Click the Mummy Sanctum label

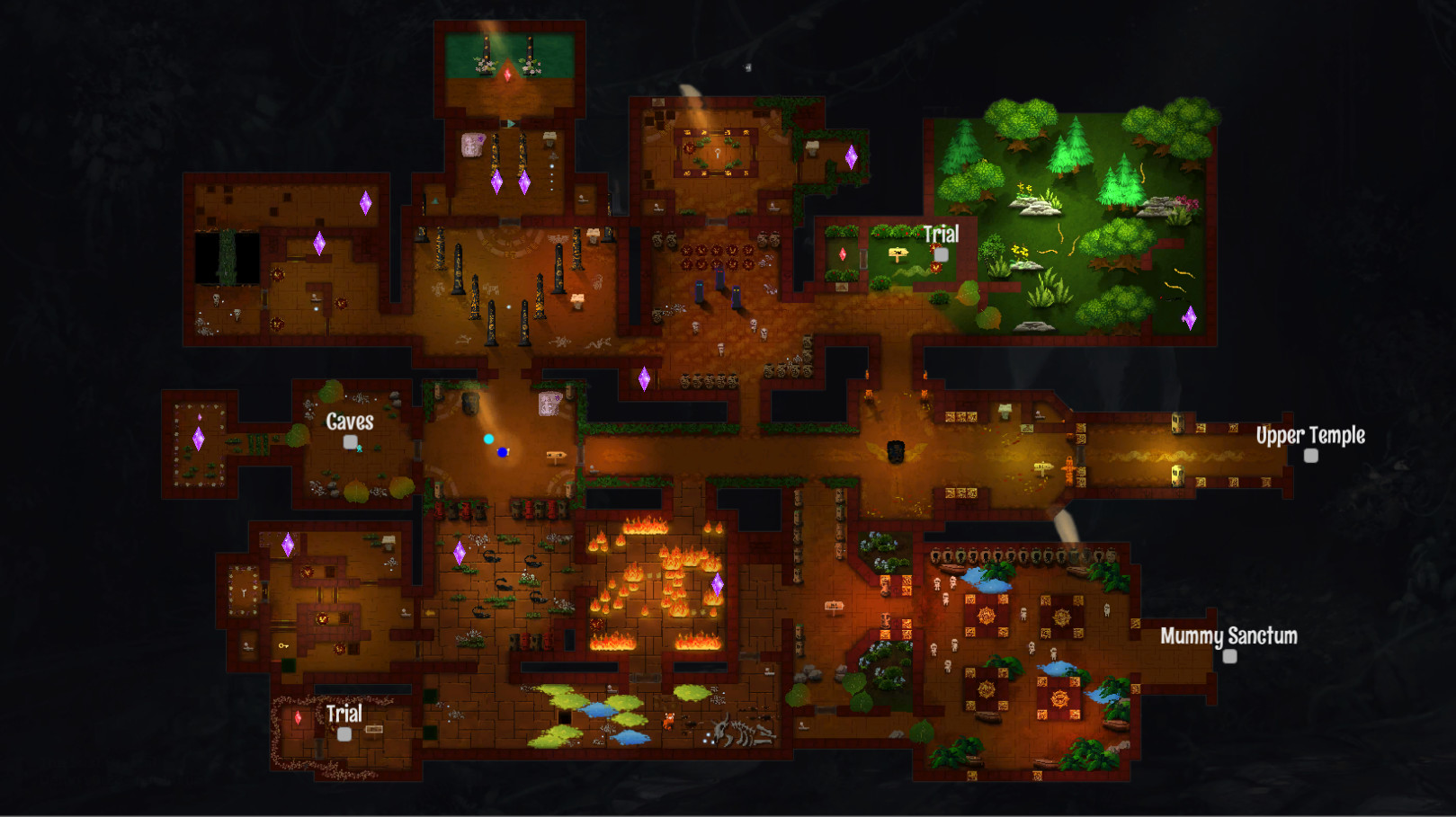[1227, 637]
